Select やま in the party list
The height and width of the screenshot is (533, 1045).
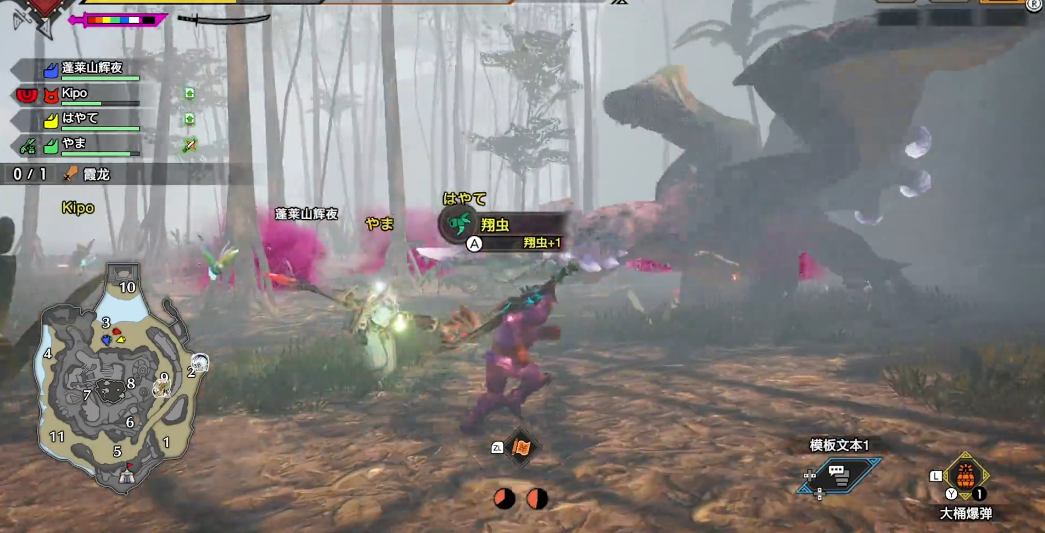coord(75,145)
